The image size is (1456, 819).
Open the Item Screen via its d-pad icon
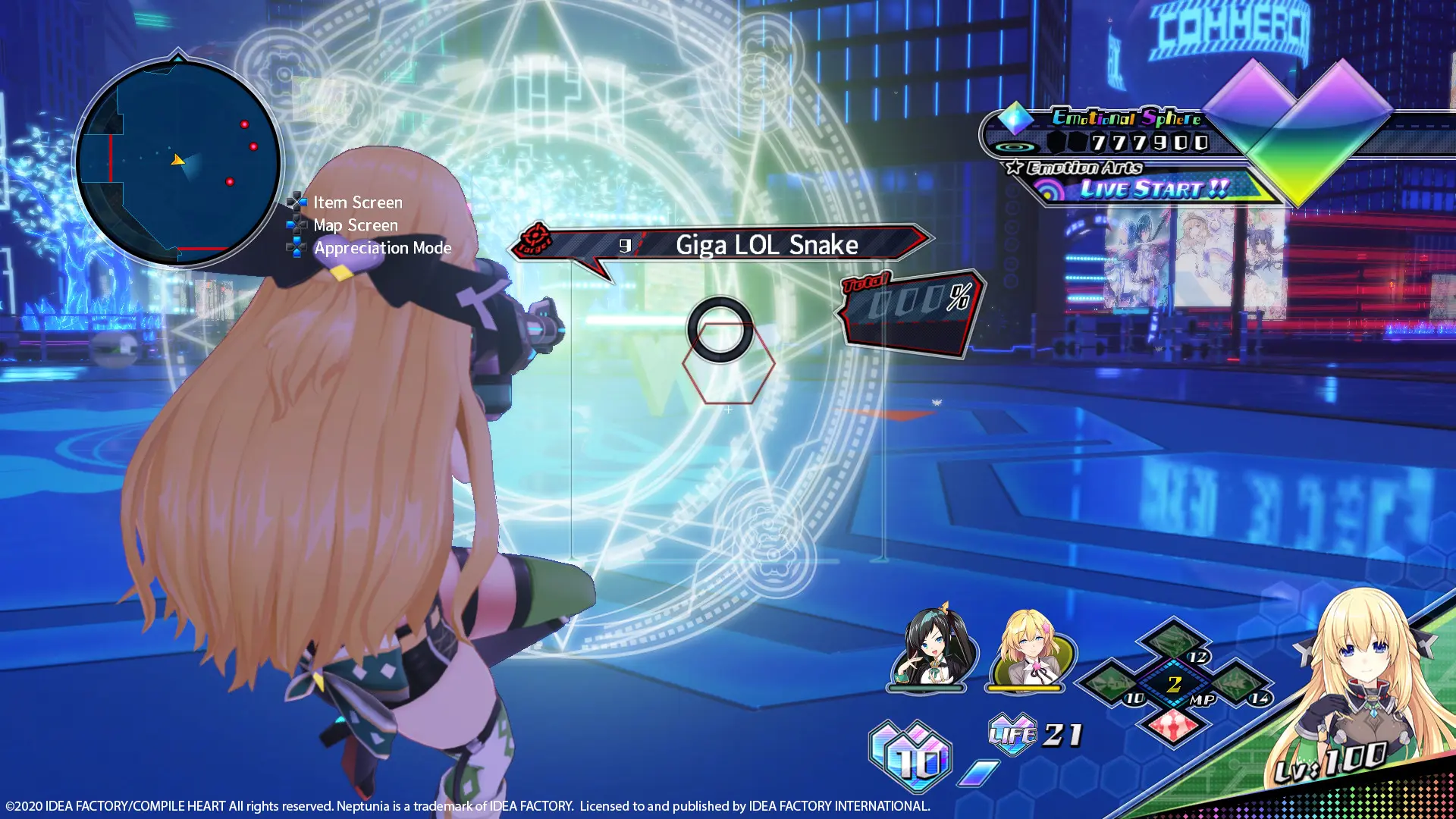296,202
